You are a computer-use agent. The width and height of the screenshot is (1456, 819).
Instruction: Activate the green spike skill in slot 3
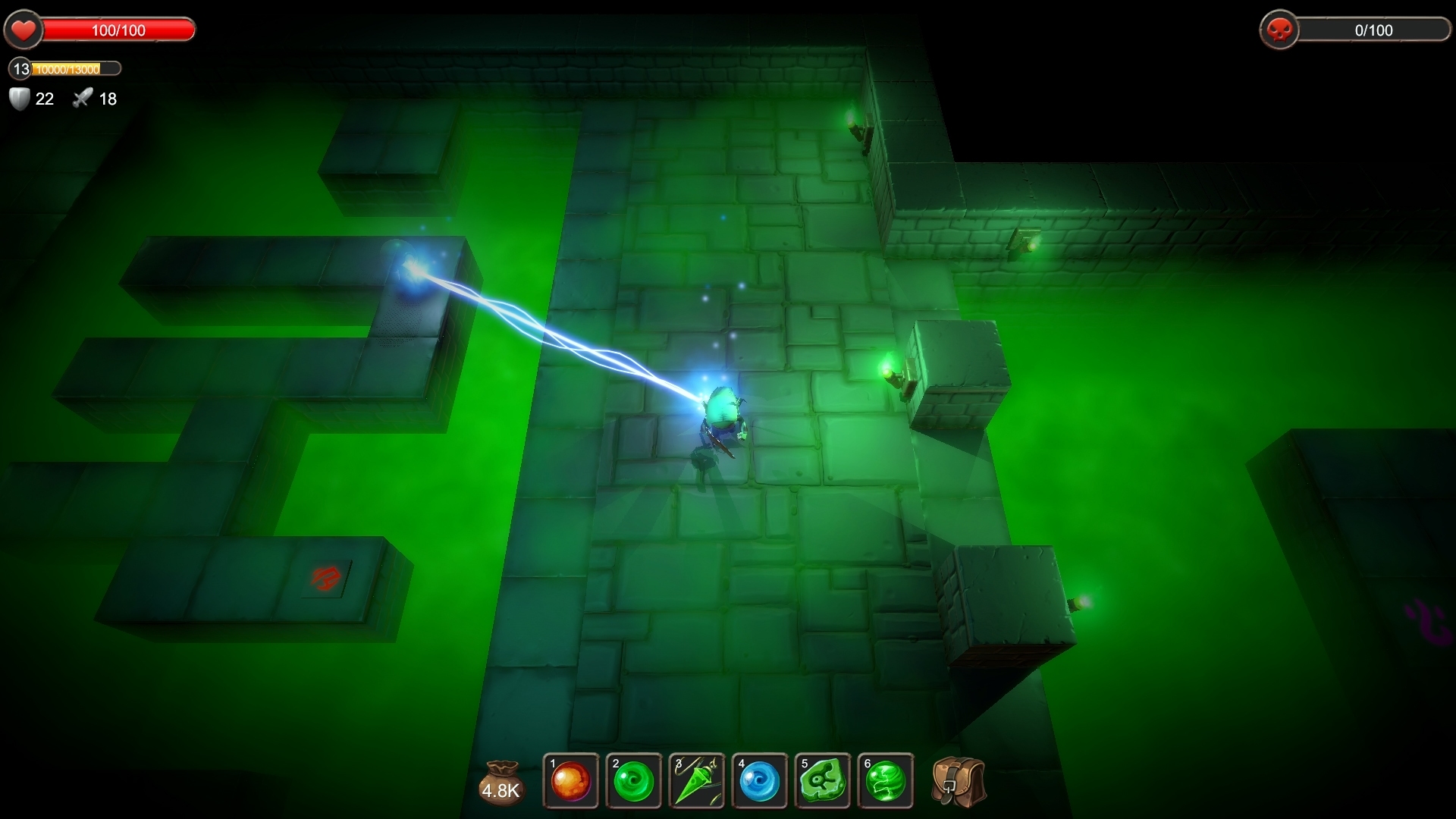pos(697,780)
